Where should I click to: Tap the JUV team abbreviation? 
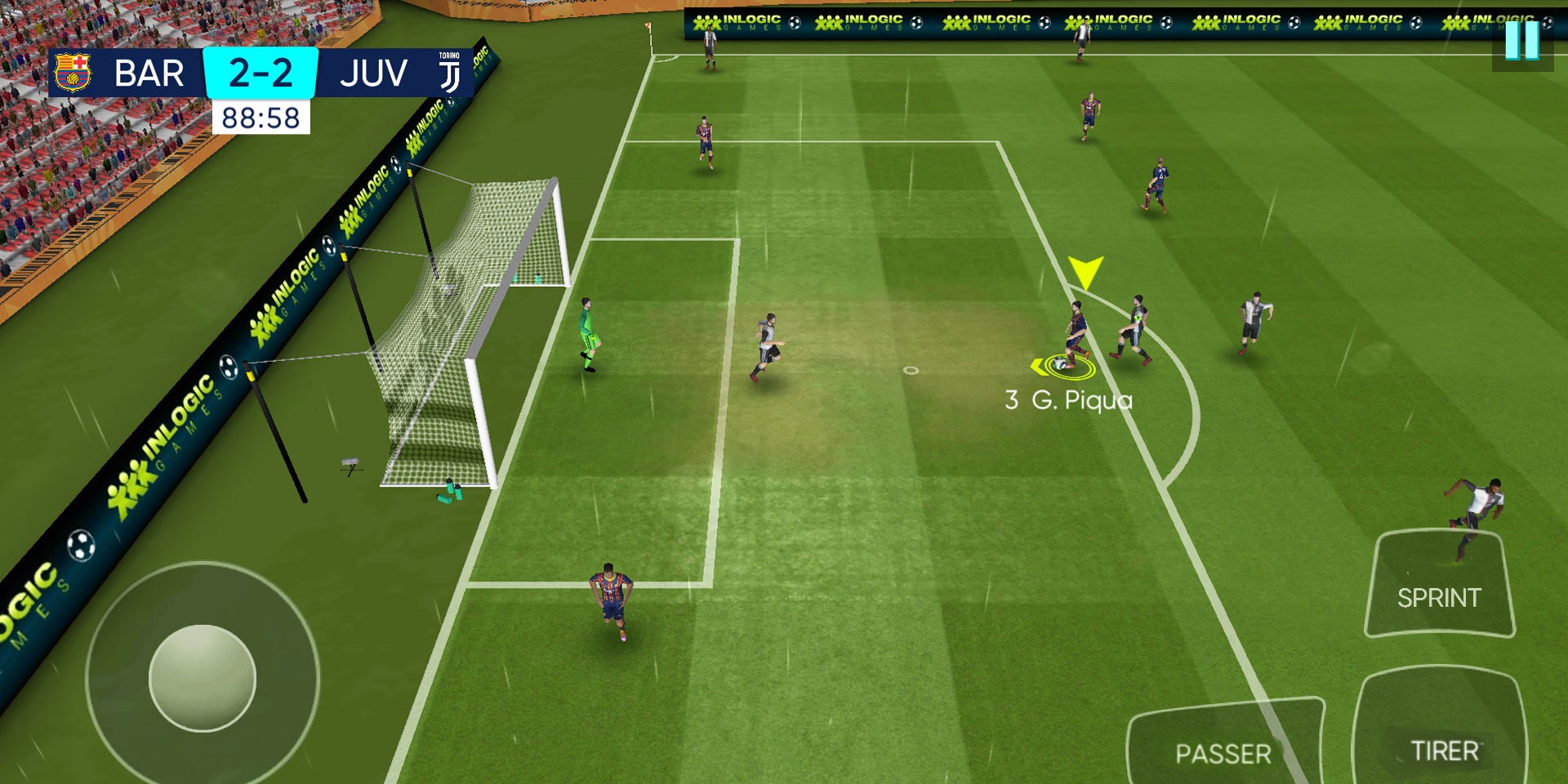[x=372, y=72]
